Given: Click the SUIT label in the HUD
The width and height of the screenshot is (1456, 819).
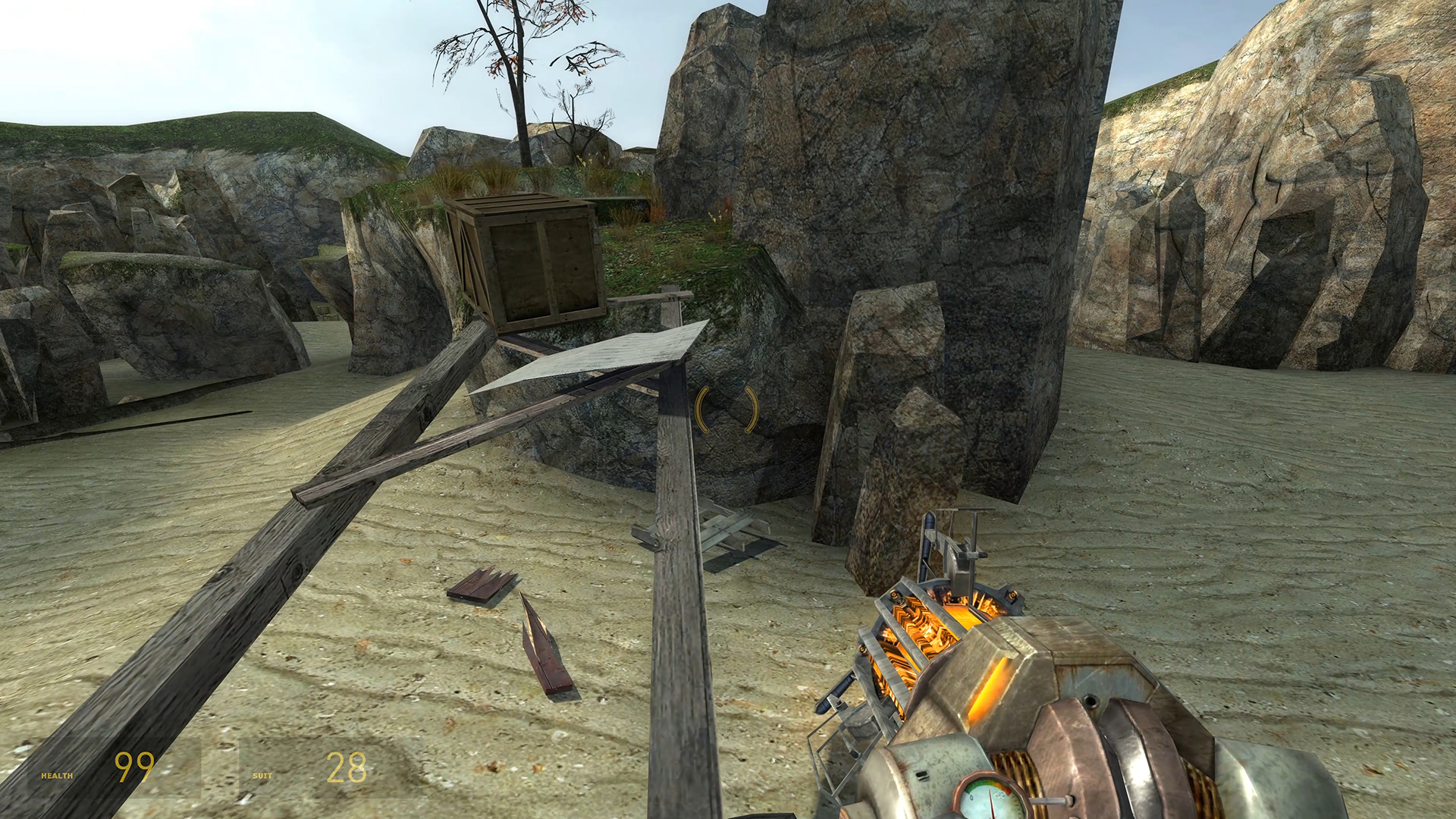Looking at the screenshot, I should coord(261,776).
